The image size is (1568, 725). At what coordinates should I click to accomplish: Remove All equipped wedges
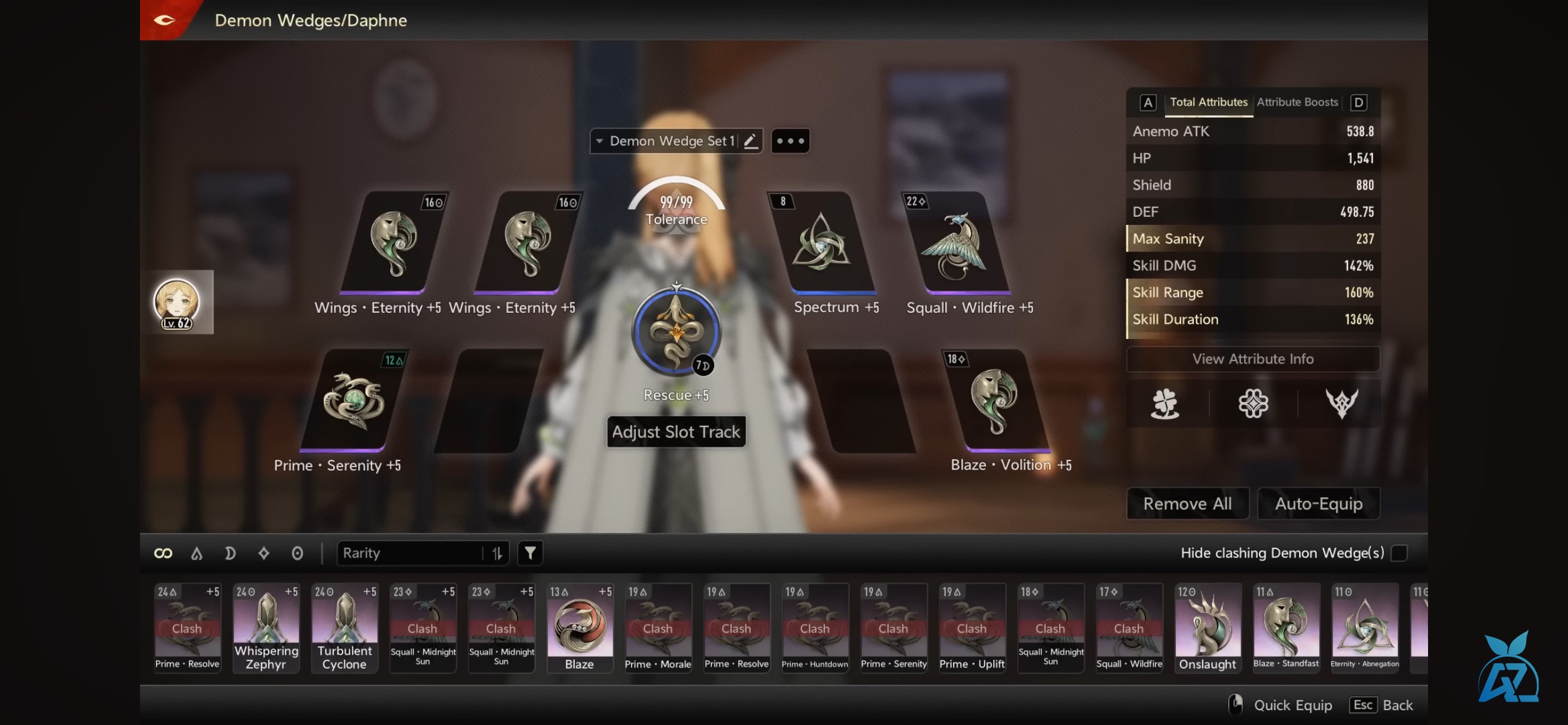coord(1187,504)
